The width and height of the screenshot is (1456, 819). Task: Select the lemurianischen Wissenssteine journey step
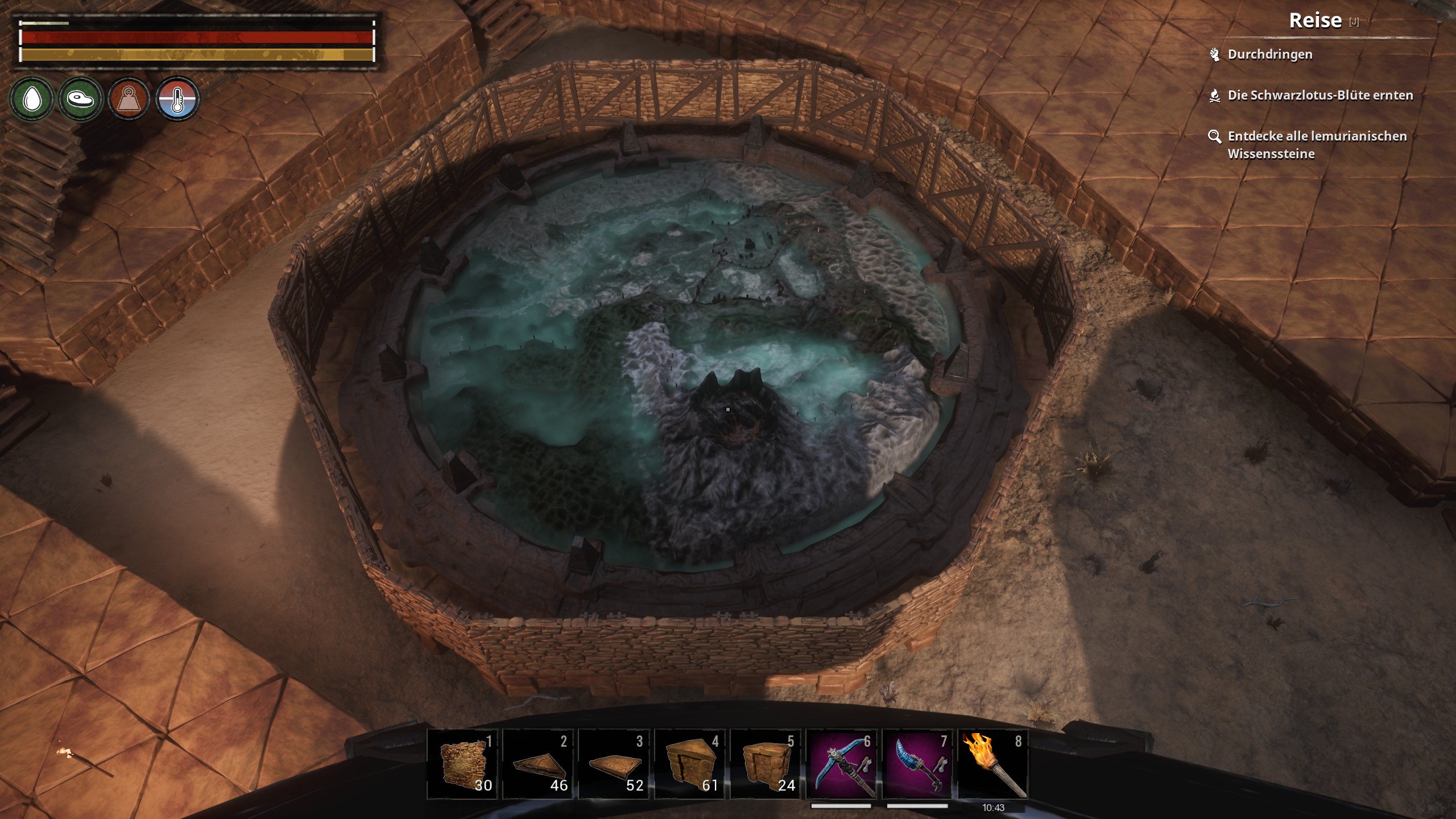[1317, 144]
